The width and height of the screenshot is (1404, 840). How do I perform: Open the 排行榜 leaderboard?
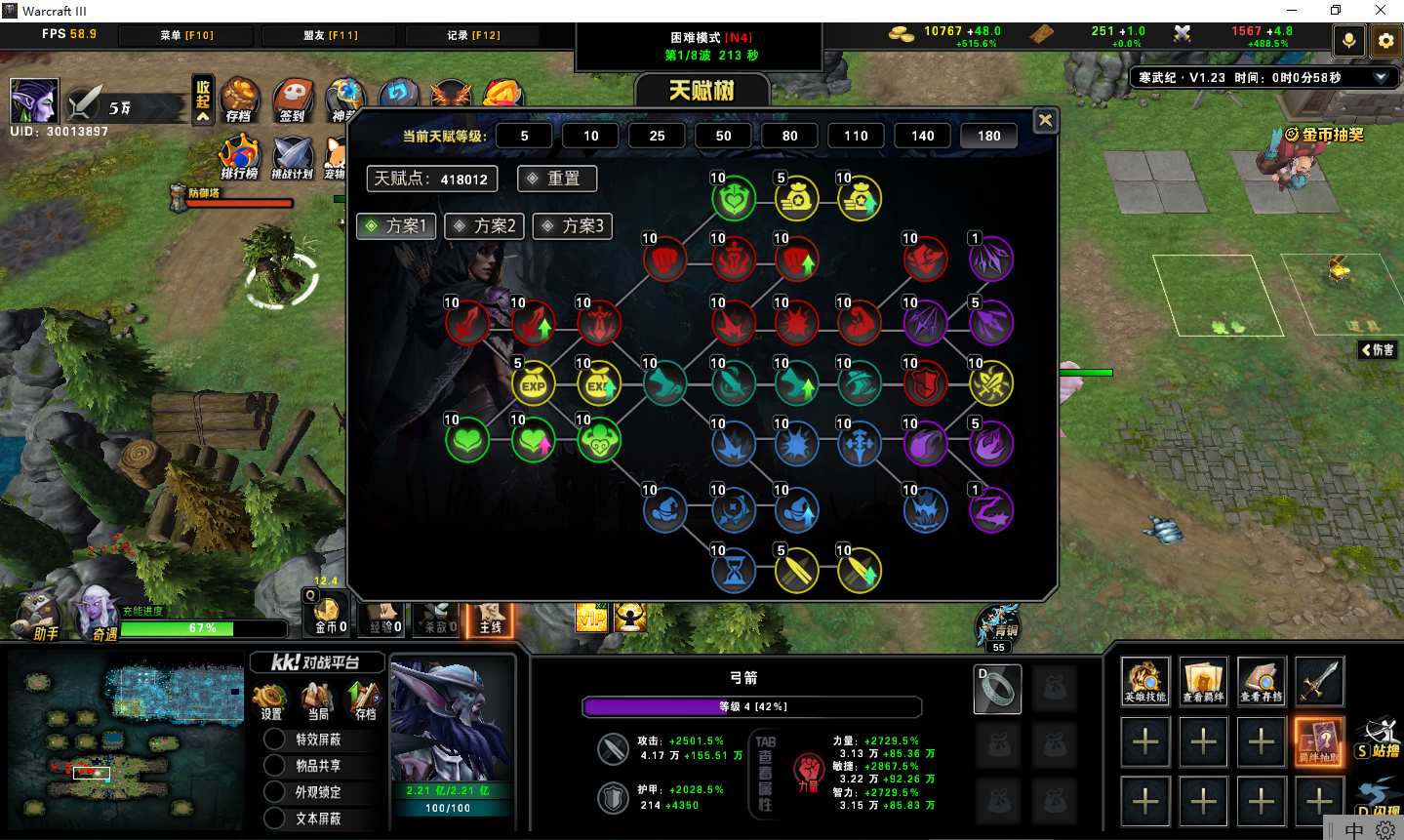pyautogui.click(x=239, y=157)
